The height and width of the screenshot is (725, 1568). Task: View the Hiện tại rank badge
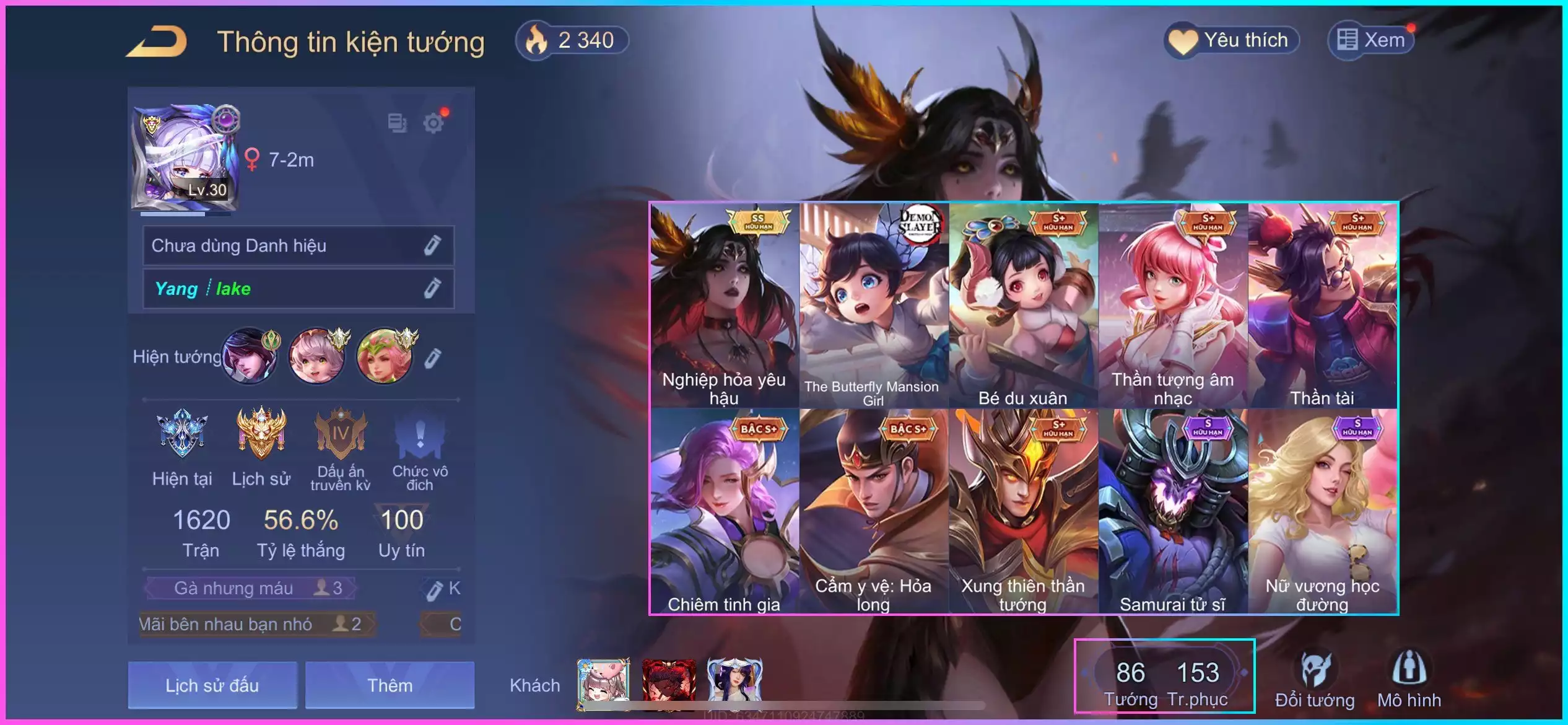pos(182,446)
